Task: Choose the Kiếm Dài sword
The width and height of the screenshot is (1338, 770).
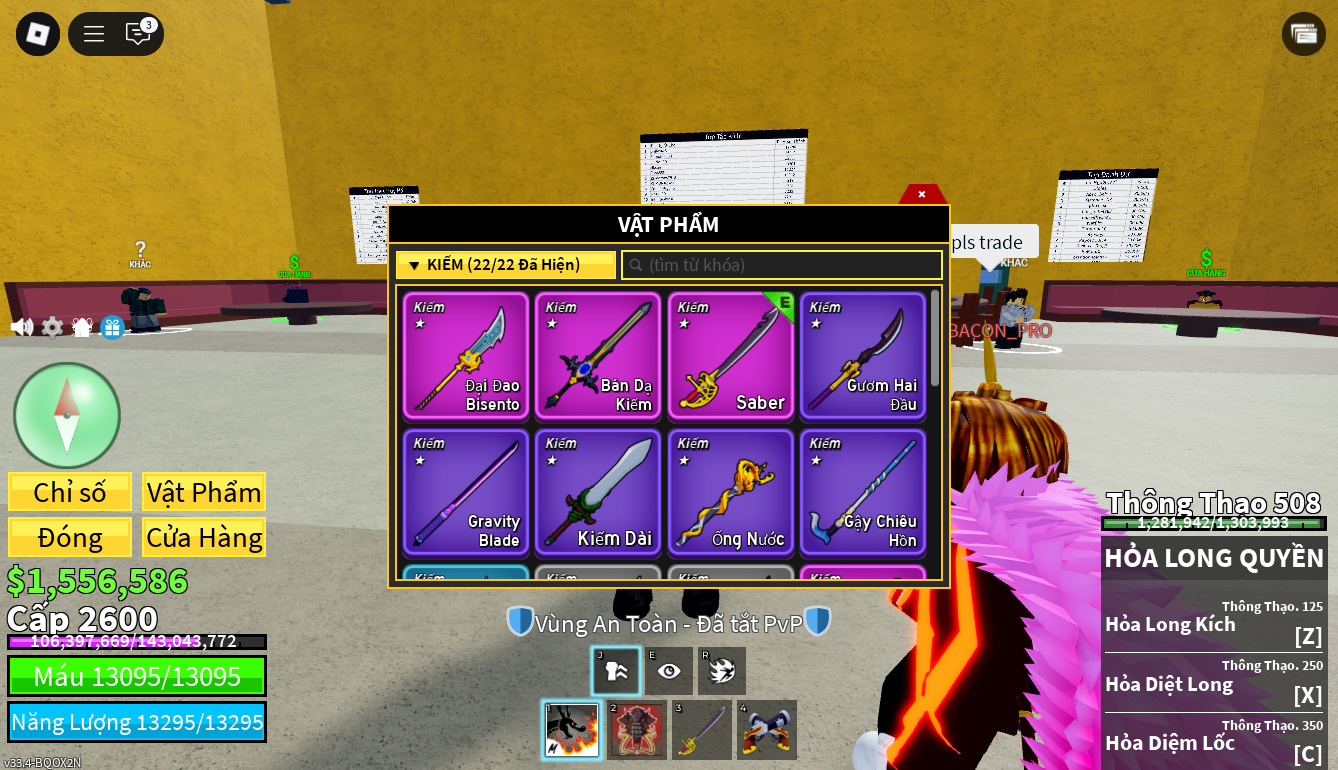Action: [x=598, y=492]
